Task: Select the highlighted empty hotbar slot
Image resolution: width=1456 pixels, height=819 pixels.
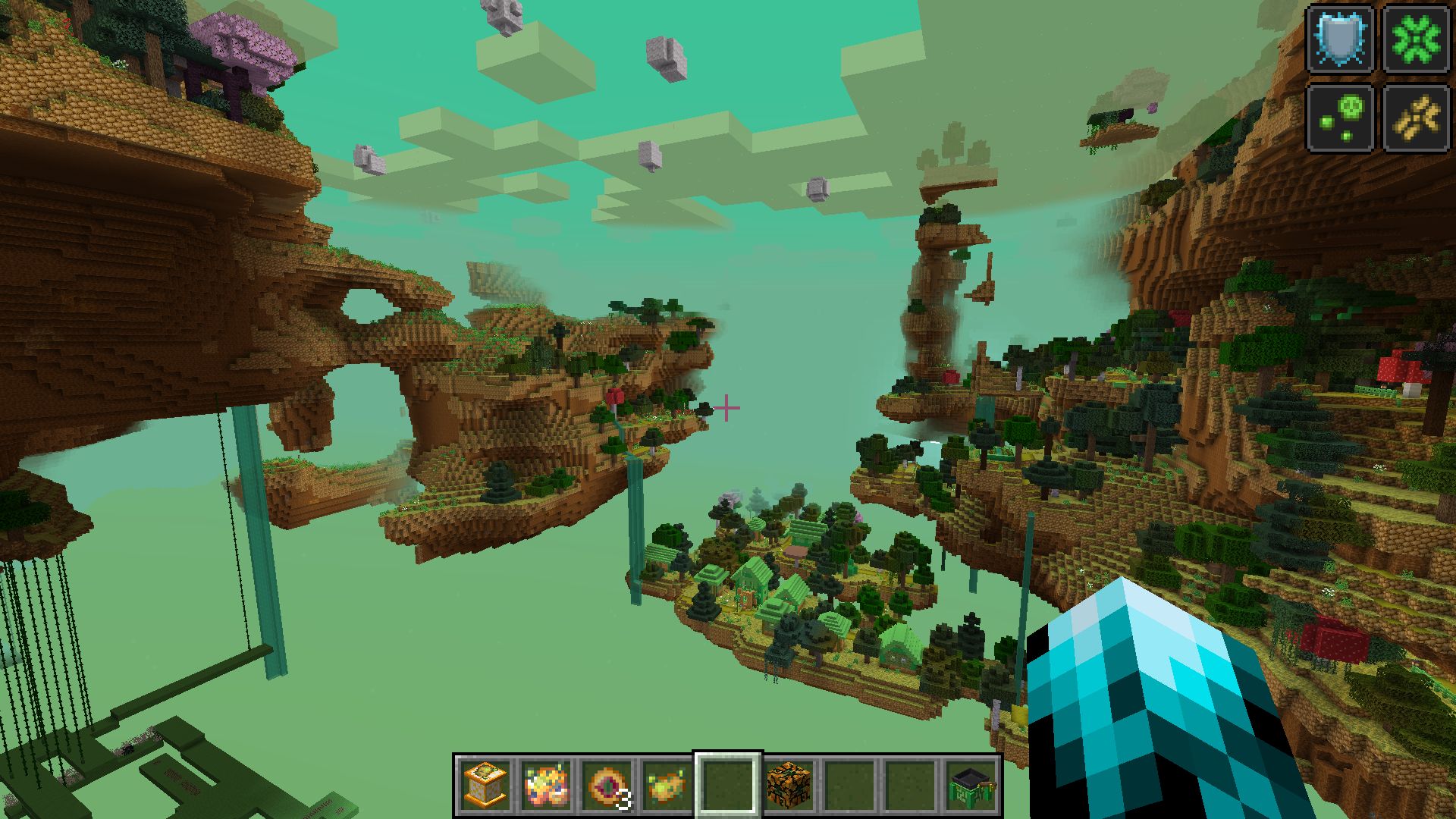Action: click(728, 784)
